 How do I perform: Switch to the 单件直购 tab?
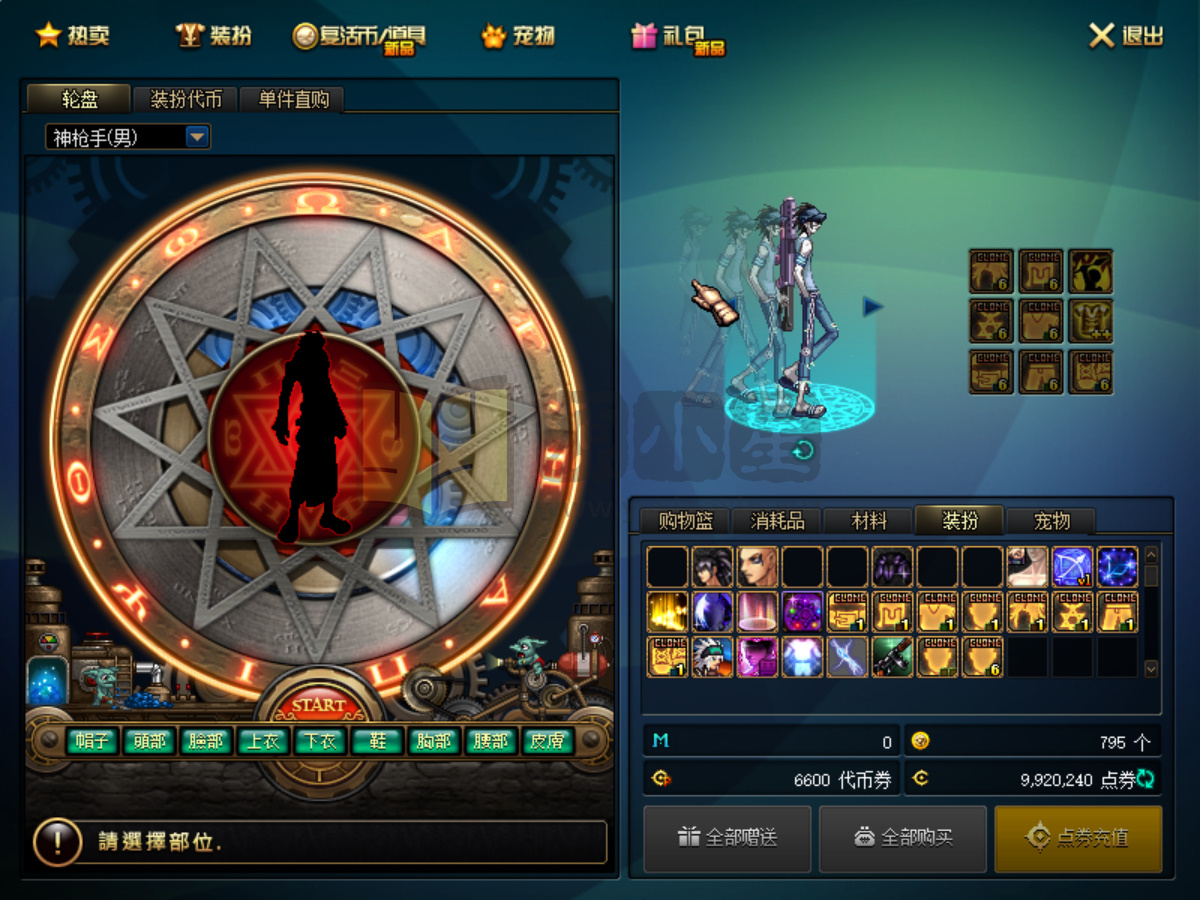(x=293, y=99)
